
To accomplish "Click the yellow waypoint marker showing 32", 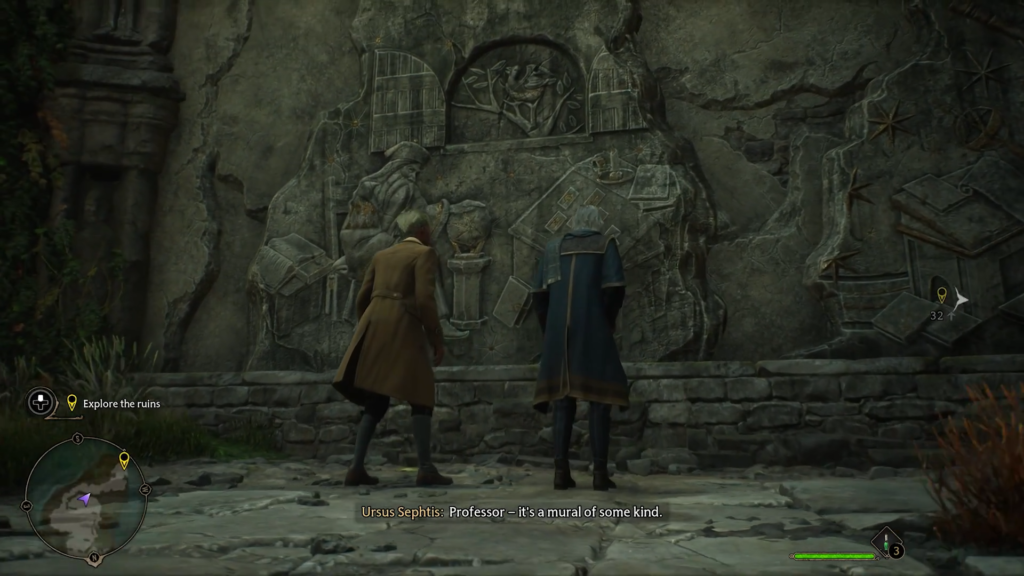I will [940, 296].
